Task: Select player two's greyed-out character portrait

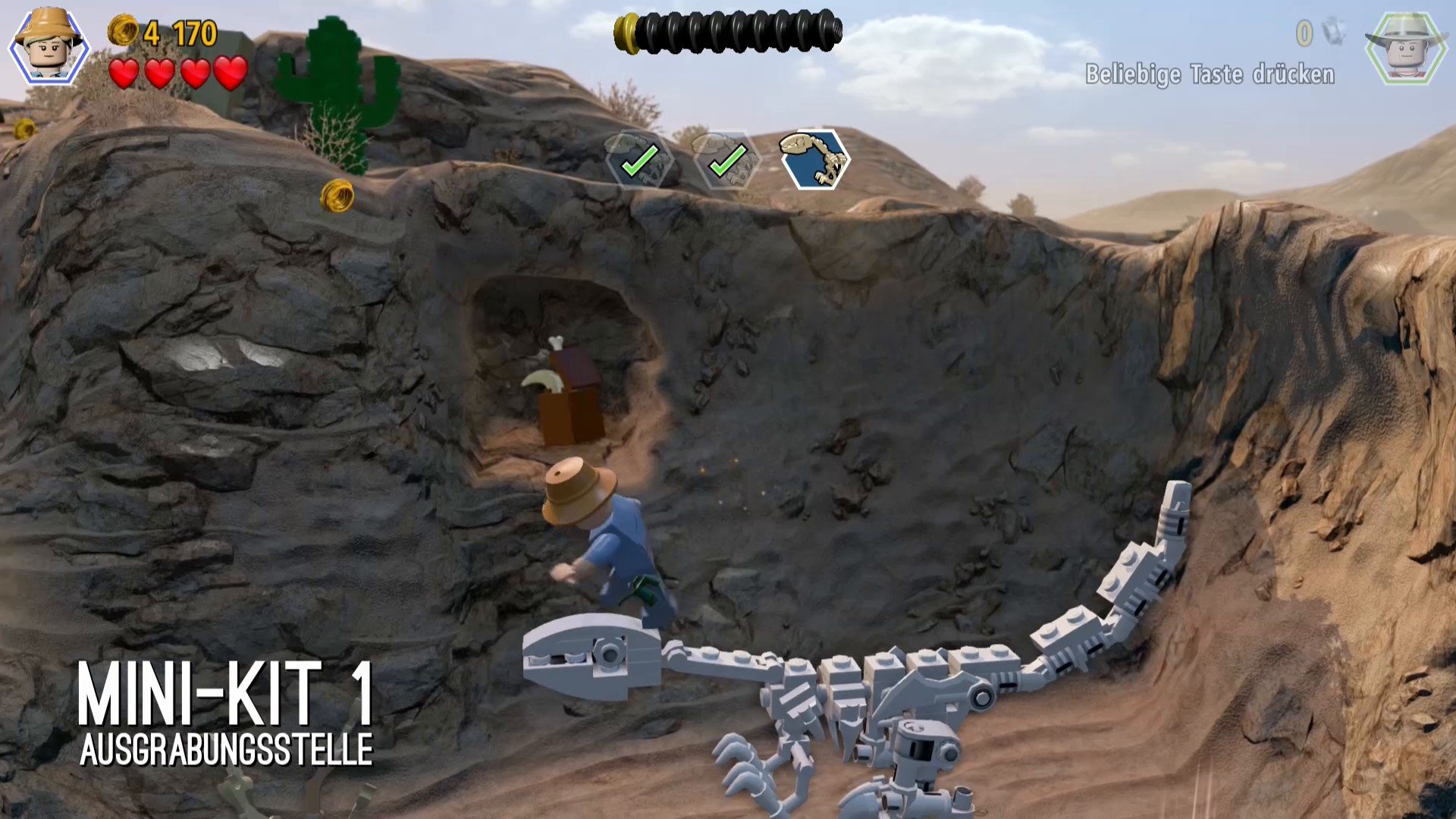Action: (x=1405, y=47)
